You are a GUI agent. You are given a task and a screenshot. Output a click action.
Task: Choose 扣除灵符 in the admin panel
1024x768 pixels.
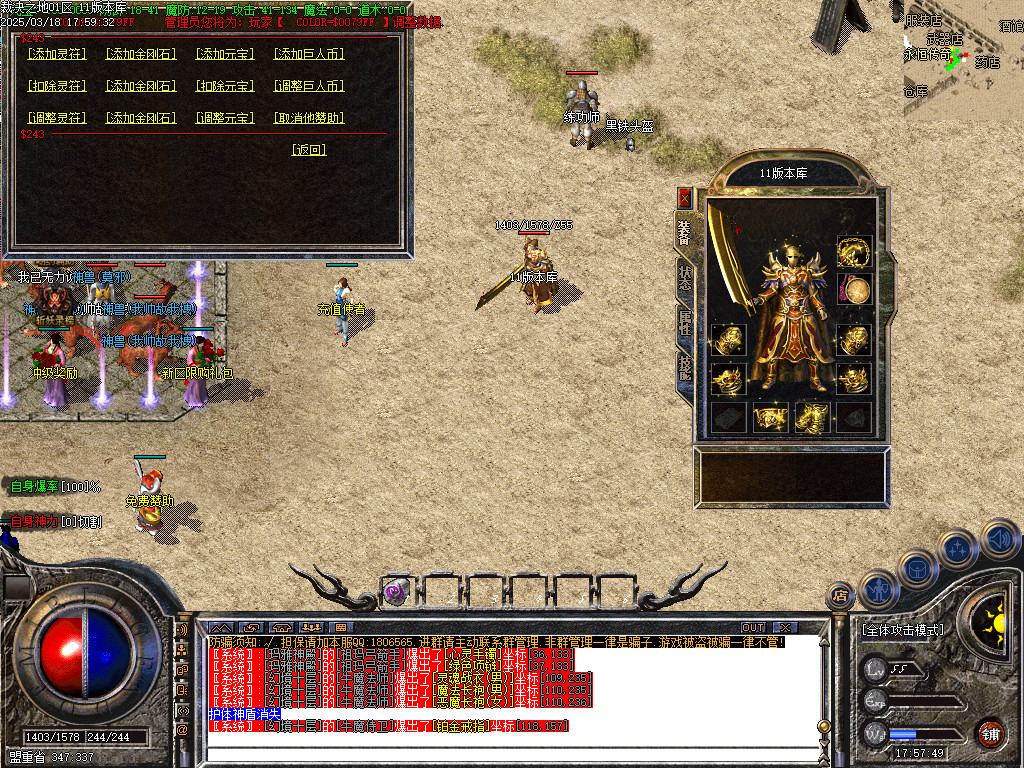58,86
